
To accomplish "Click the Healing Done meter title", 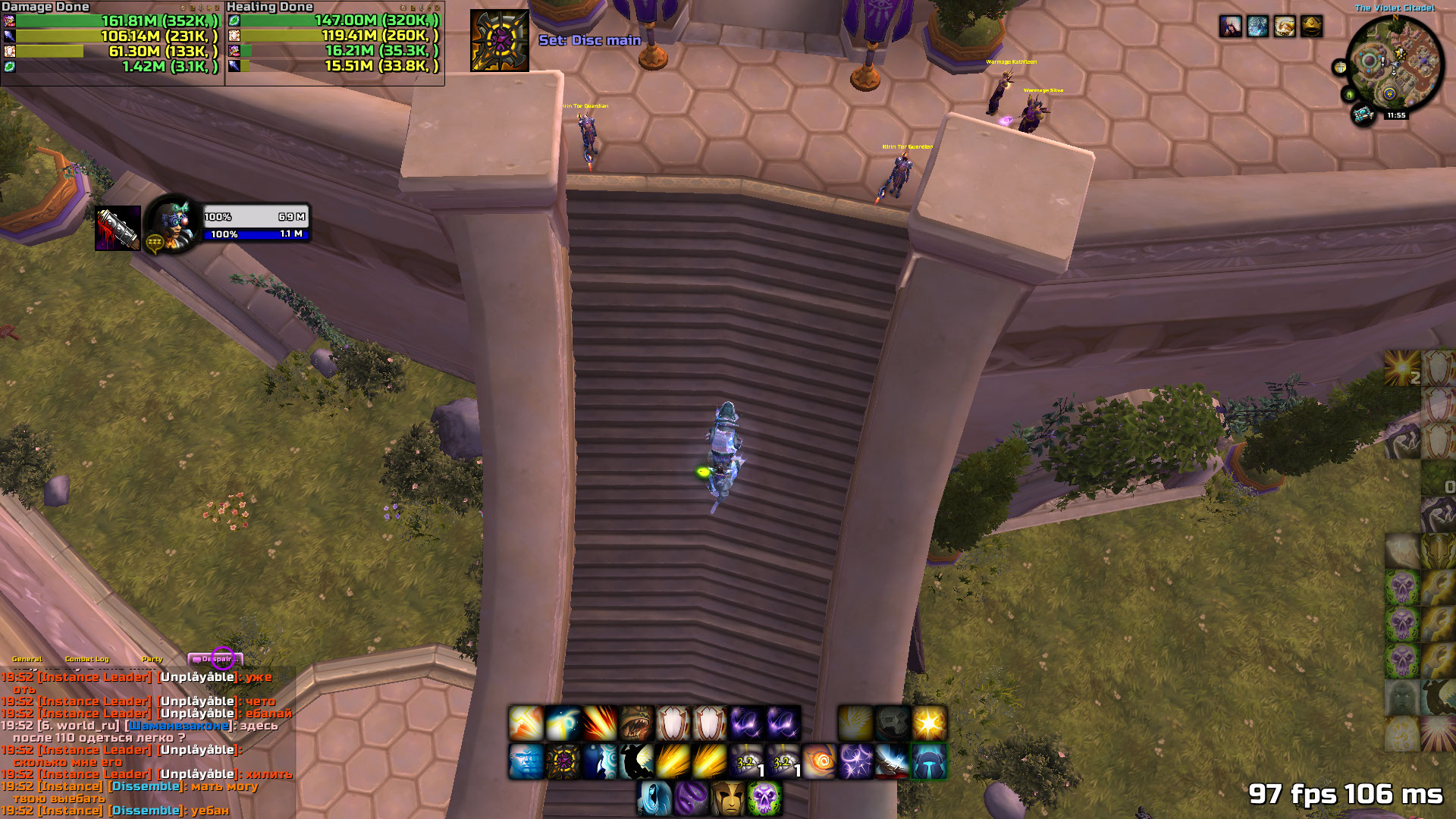I will click(x=270, y=7).
